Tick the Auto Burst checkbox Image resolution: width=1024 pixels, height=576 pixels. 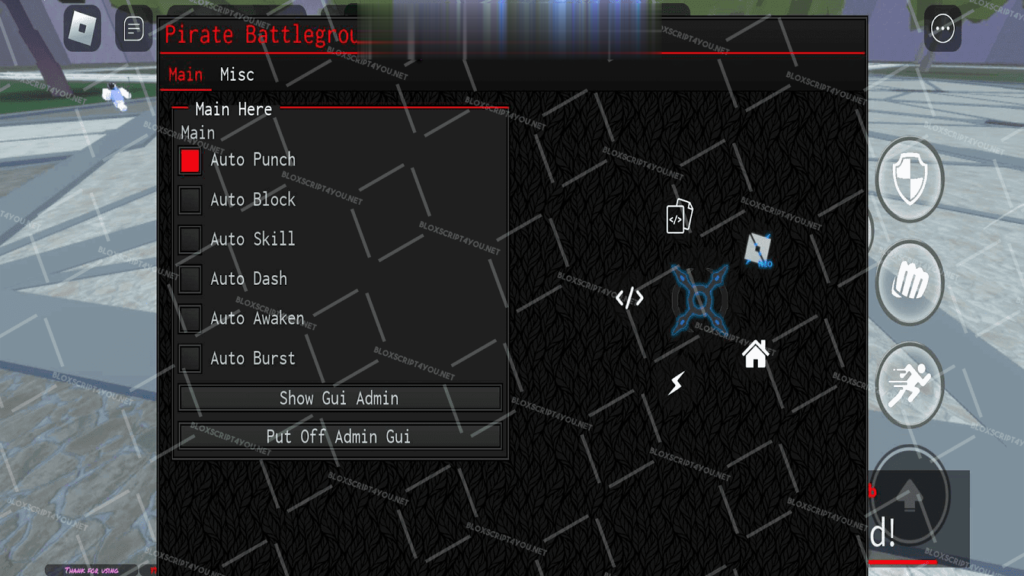point(190,358)
